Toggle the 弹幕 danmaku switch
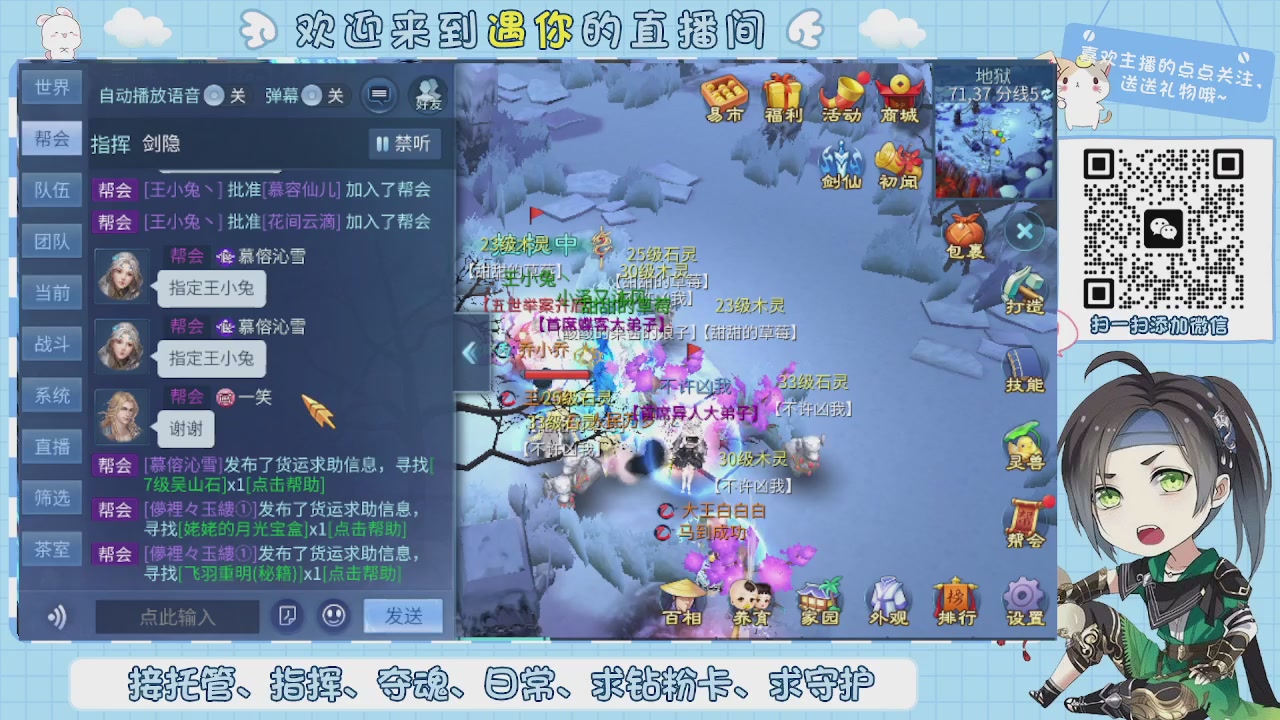The width and height of the screenshot is (1280, 720). 310,96
